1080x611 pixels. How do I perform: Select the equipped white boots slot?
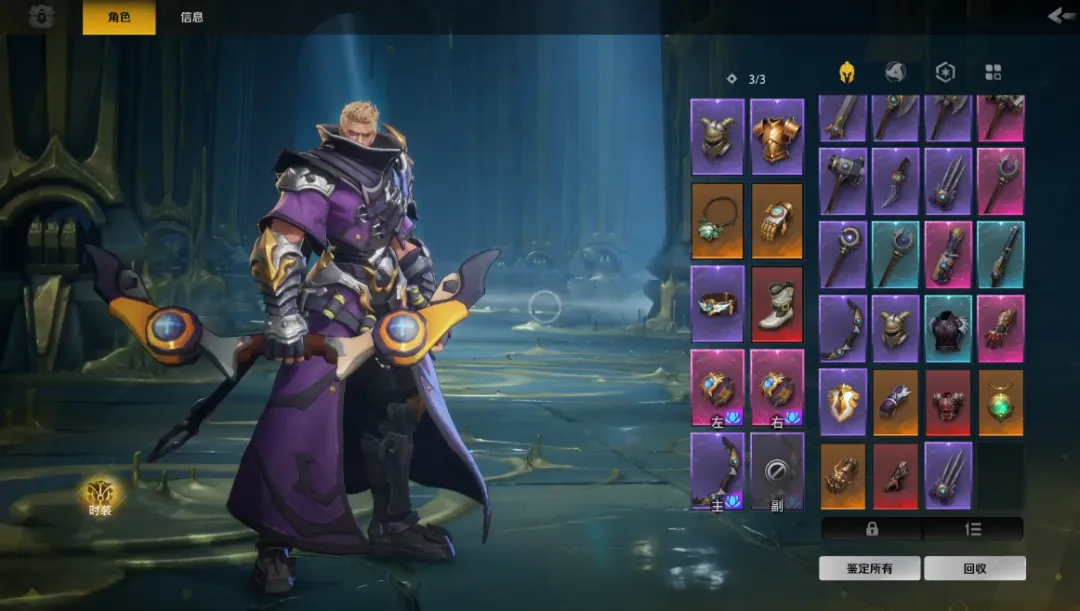[777, 304]
